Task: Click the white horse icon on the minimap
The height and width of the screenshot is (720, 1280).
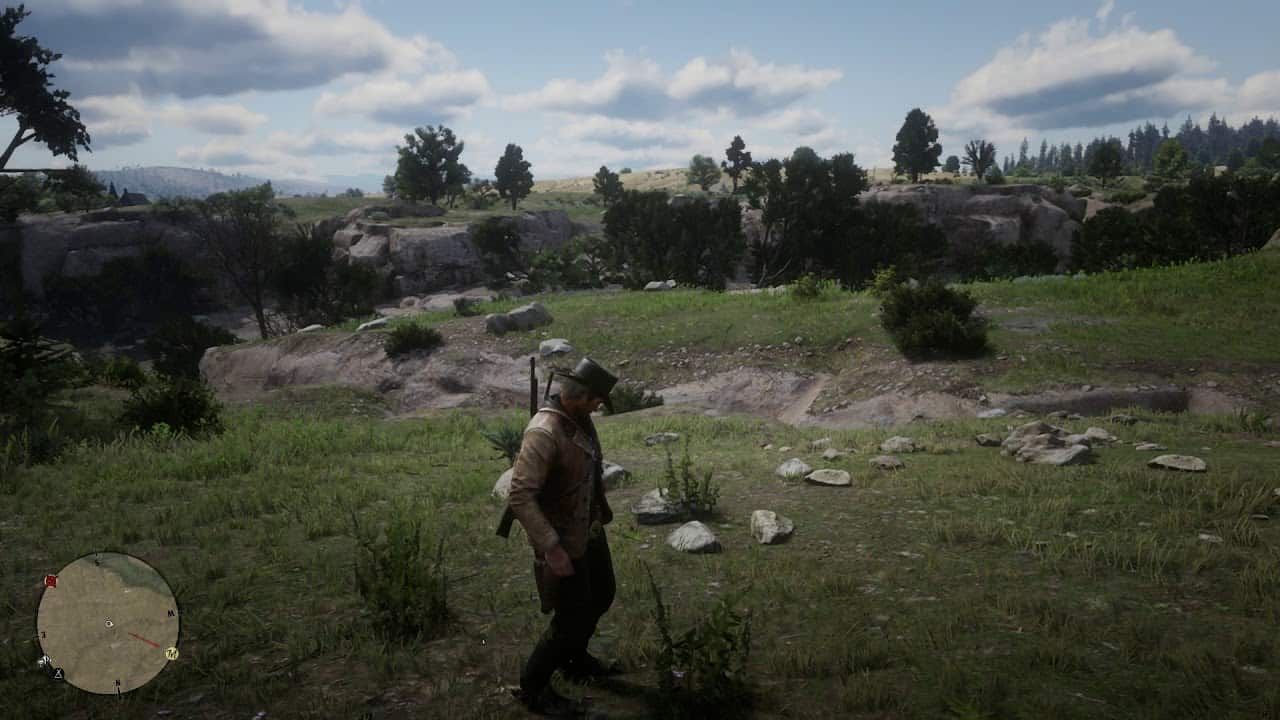Action: [x=44, y=660]
